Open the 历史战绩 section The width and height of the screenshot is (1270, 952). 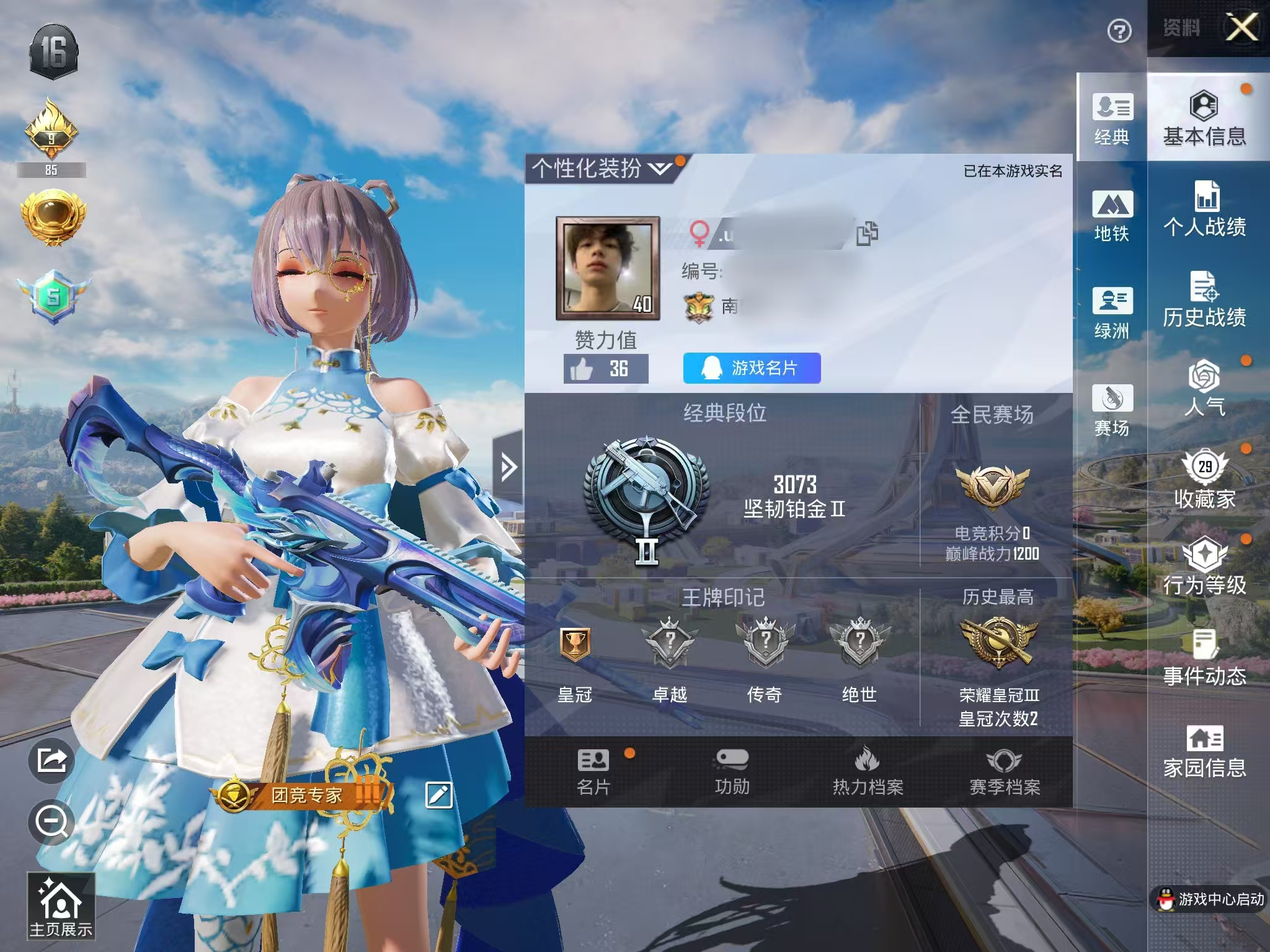pos(1204,300)
